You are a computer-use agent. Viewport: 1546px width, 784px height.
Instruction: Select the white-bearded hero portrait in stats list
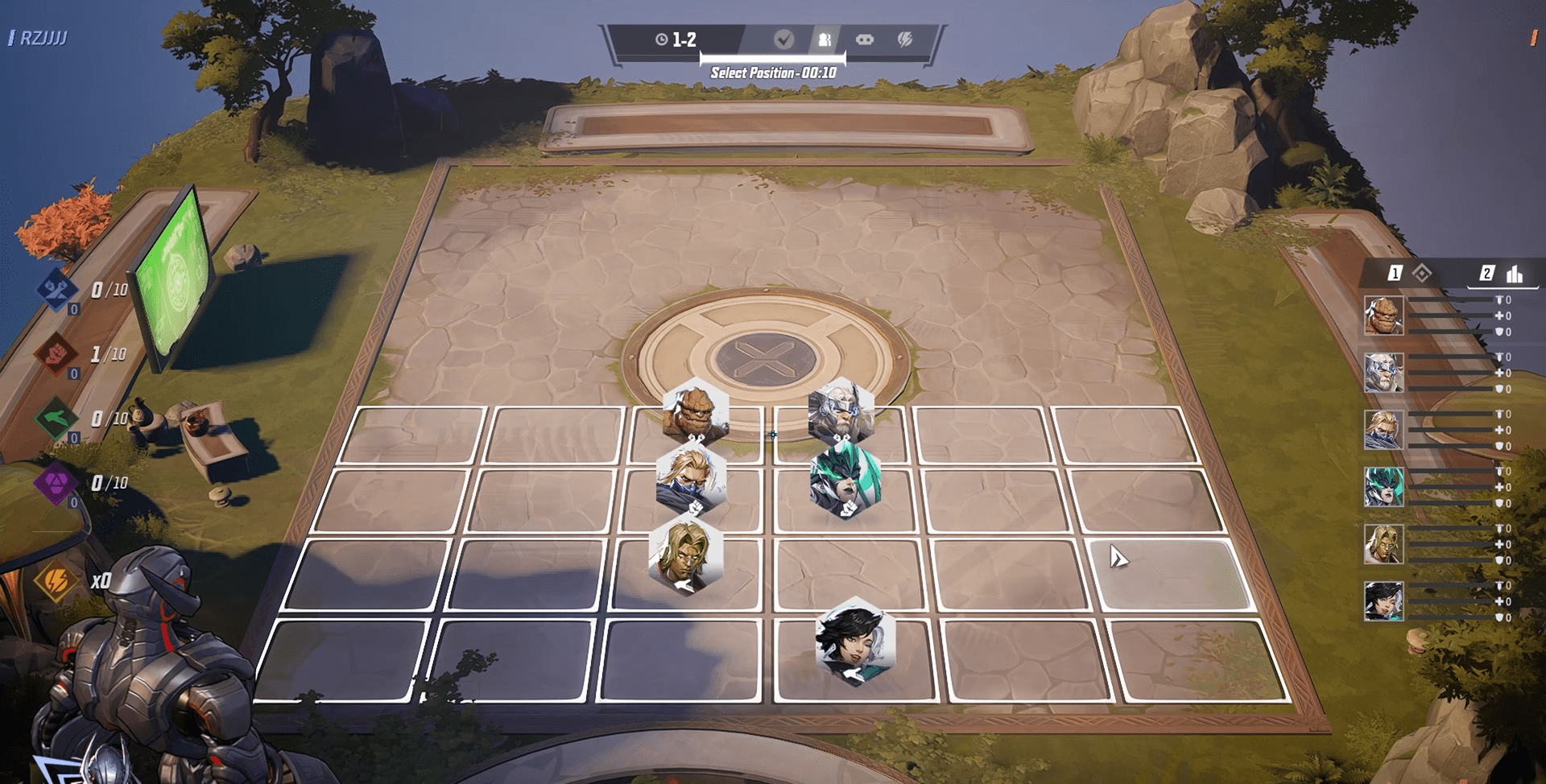pos(1383,373)
